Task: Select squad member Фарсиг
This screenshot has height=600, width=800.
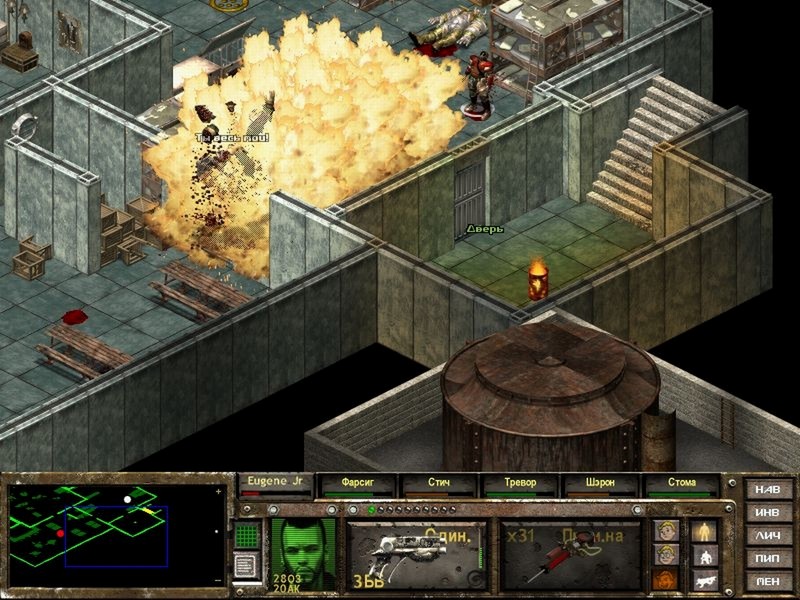Action: (x=357, y=484)
